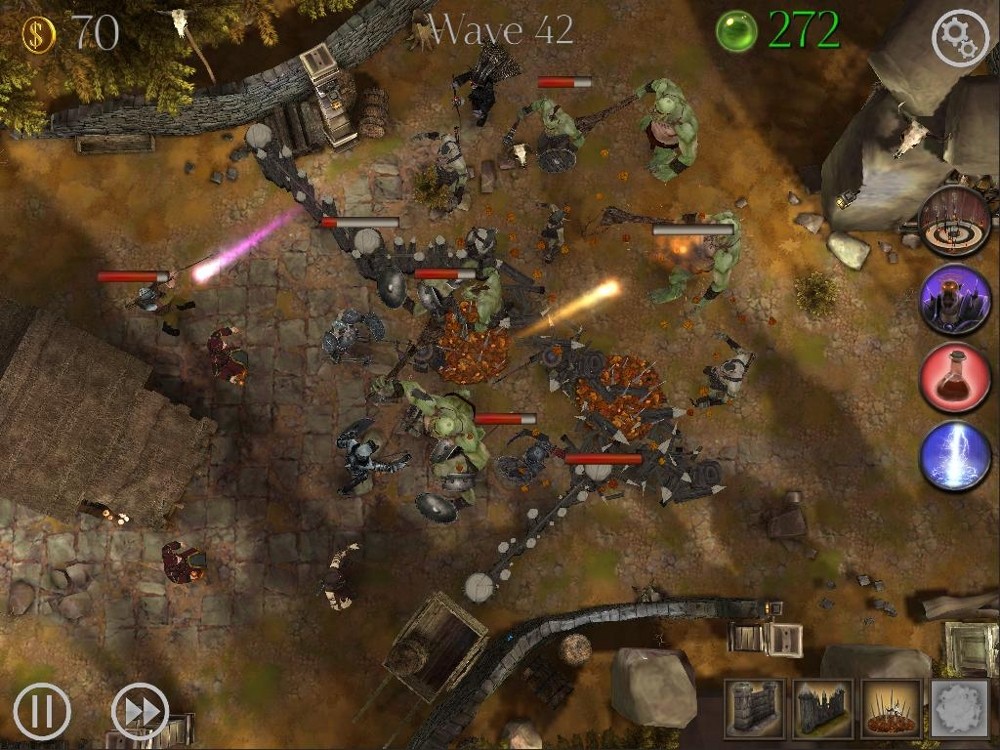Choose the spiked wall build item
Screen dimensions: 1000x750
pos(822,709)
